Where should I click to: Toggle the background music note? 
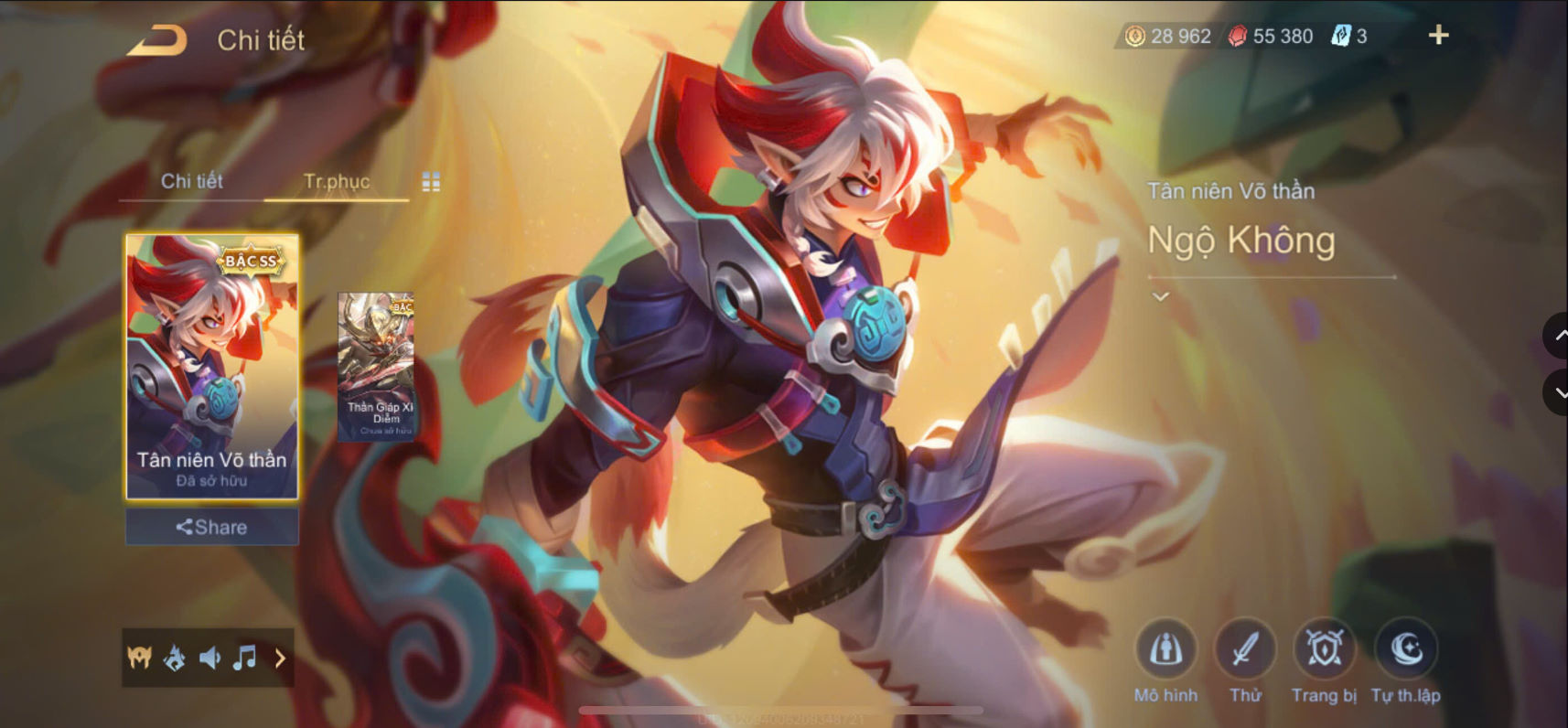pyautogui.click(x=243, y=658)
